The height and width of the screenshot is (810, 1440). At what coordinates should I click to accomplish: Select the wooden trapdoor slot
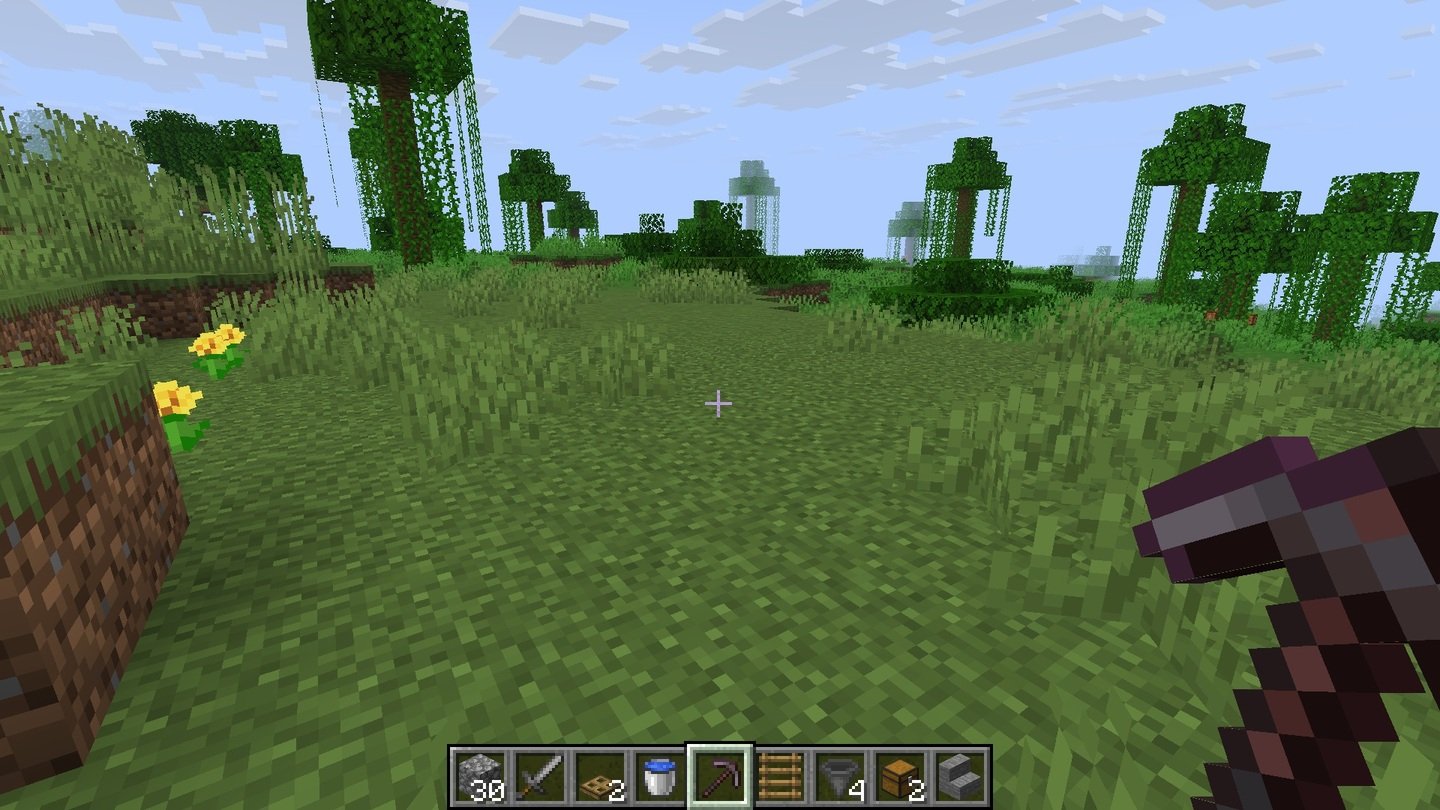pos(599,775)
